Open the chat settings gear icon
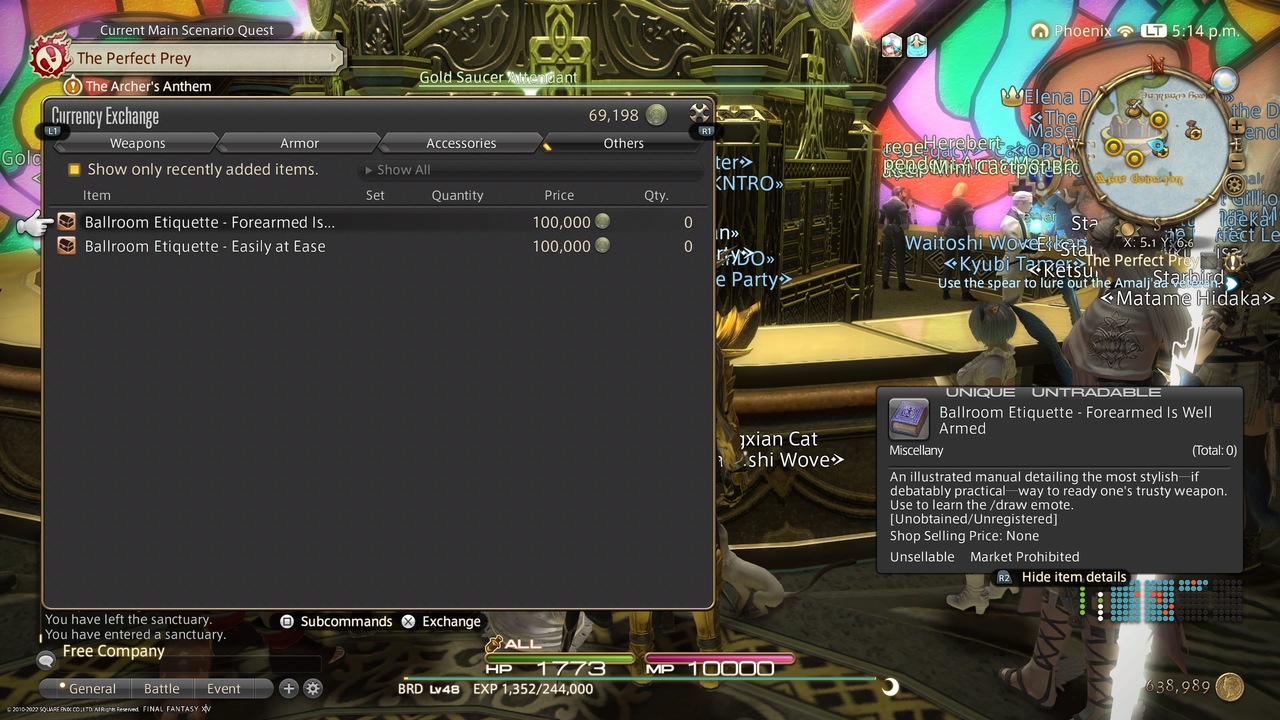This screenshot has height=720, width=1280. coord(315,688)
